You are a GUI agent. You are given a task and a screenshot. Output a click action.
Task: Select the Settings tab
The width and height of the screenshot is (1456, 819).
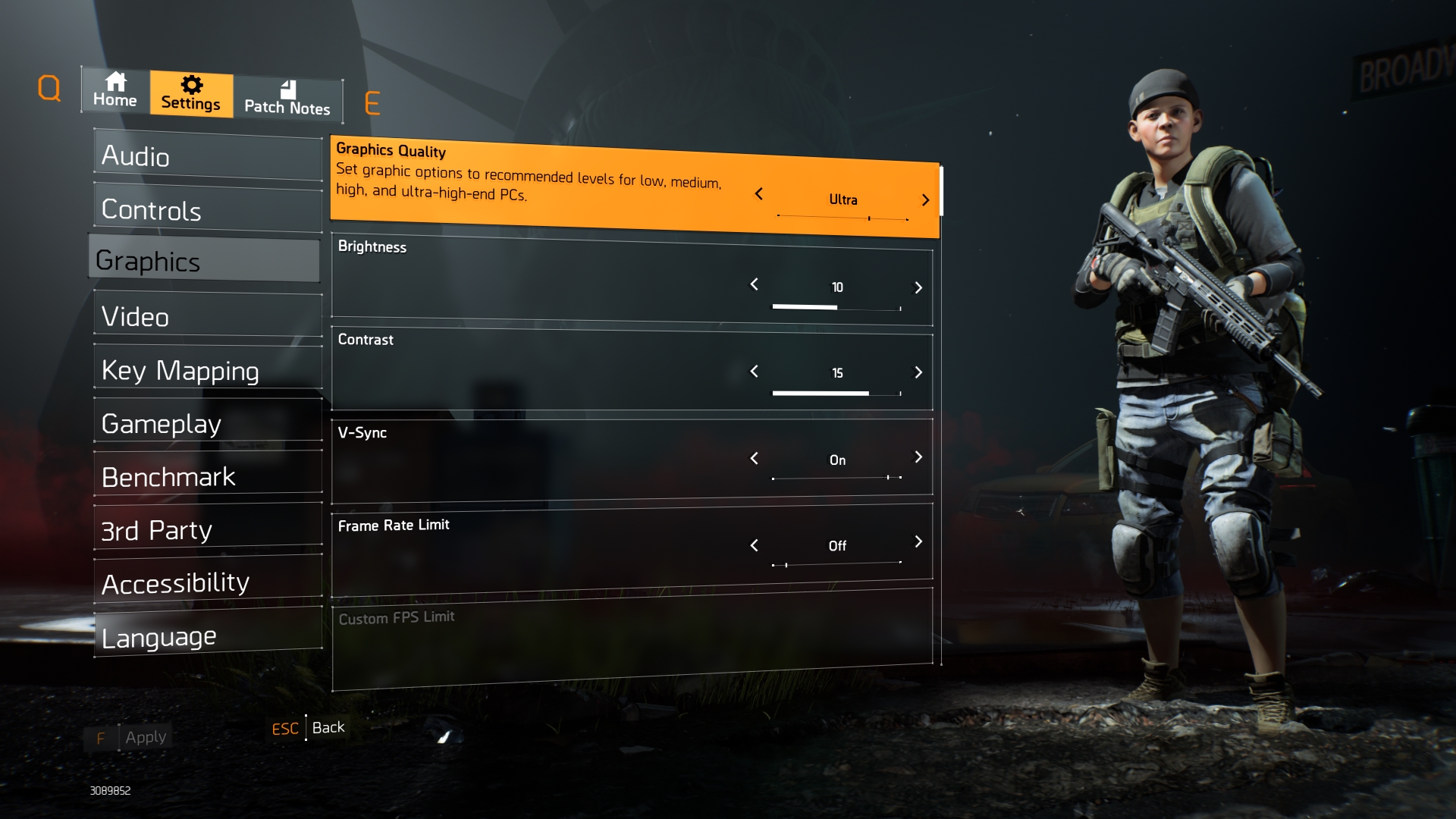click(x=191, y=94)
